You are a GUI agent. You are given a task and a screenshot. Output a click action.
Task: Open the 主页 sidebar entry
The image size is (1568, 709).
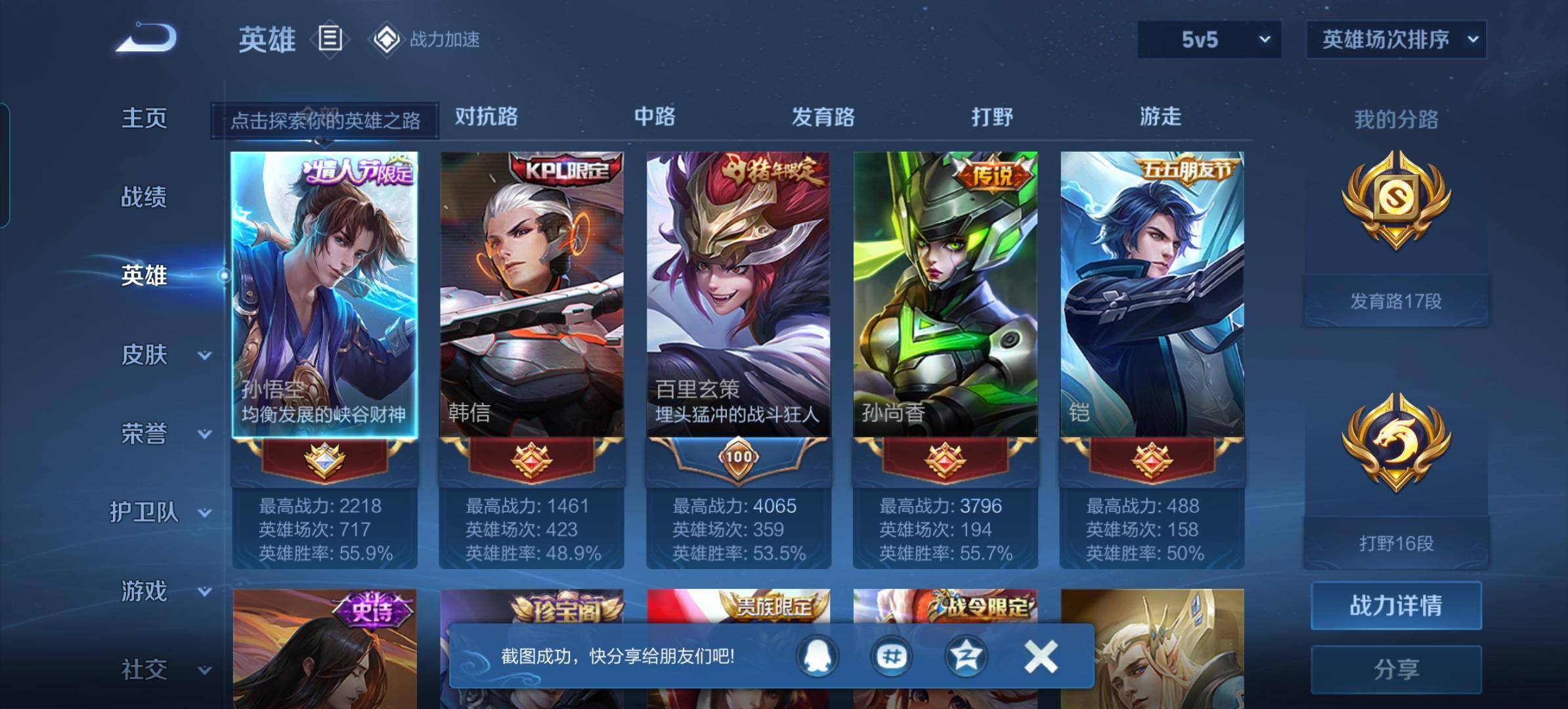[144, 118]
